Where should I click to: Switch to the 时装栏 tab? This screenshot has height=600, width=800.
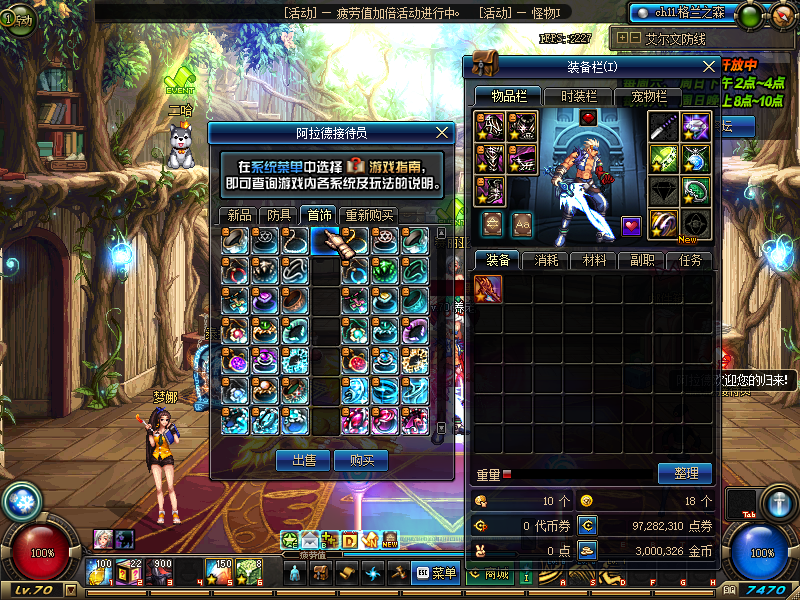tap(578, 96)
